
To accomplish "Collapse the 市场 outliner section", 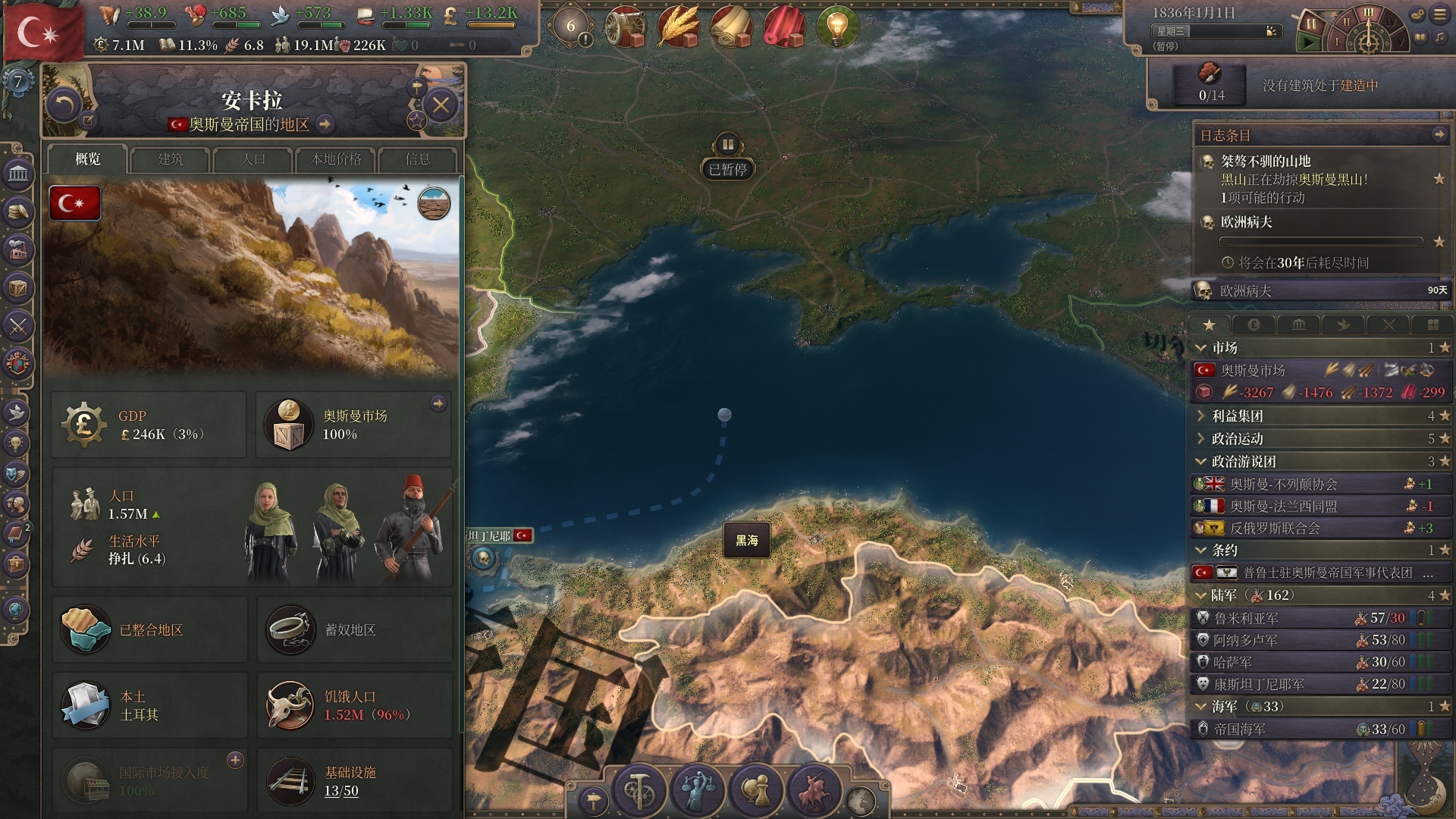I will (x=1201, y=348).
